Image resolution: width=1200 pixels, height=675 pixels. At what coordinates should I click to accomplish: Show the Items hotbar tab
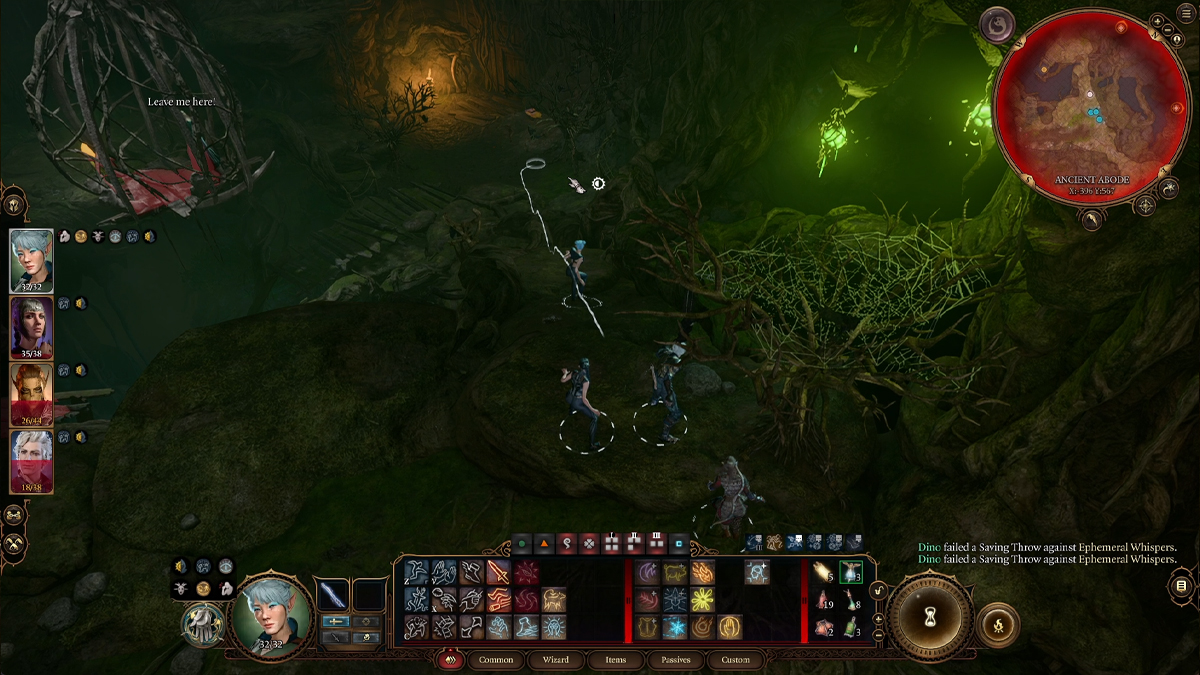click(616, 660)
